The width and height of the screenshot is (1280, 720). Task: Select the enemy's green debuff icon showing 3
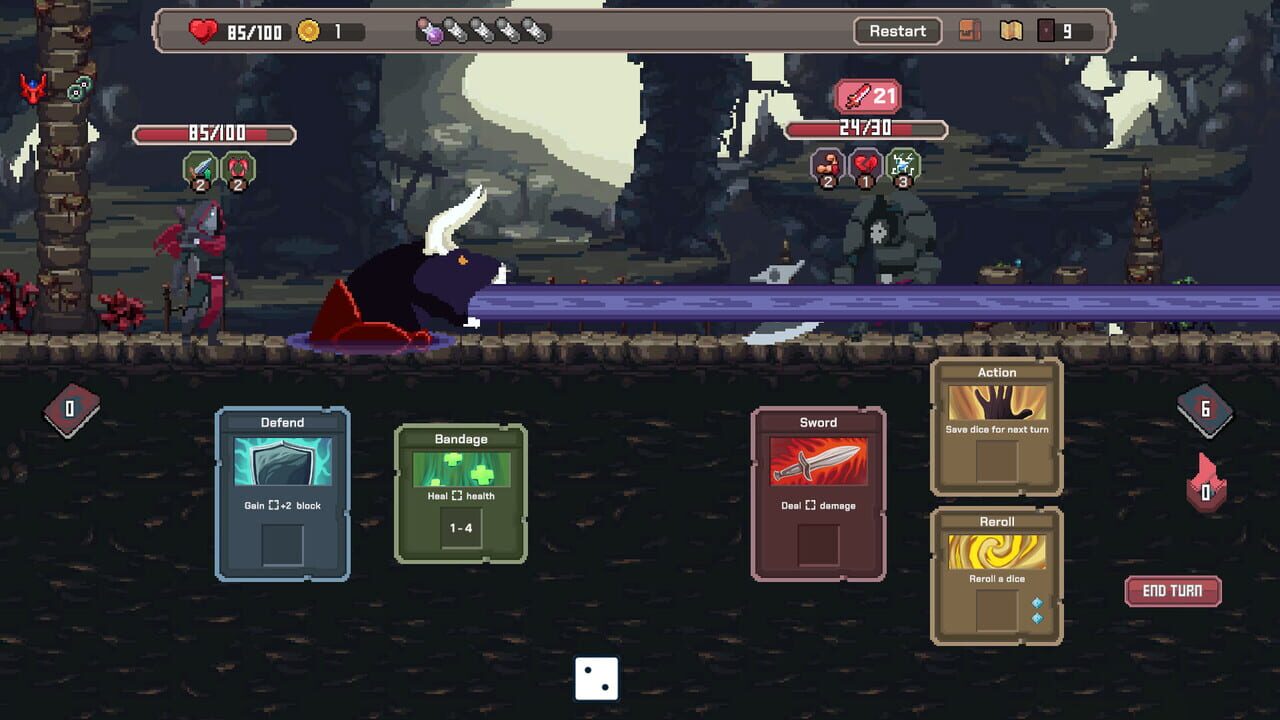tap(901, 165)
